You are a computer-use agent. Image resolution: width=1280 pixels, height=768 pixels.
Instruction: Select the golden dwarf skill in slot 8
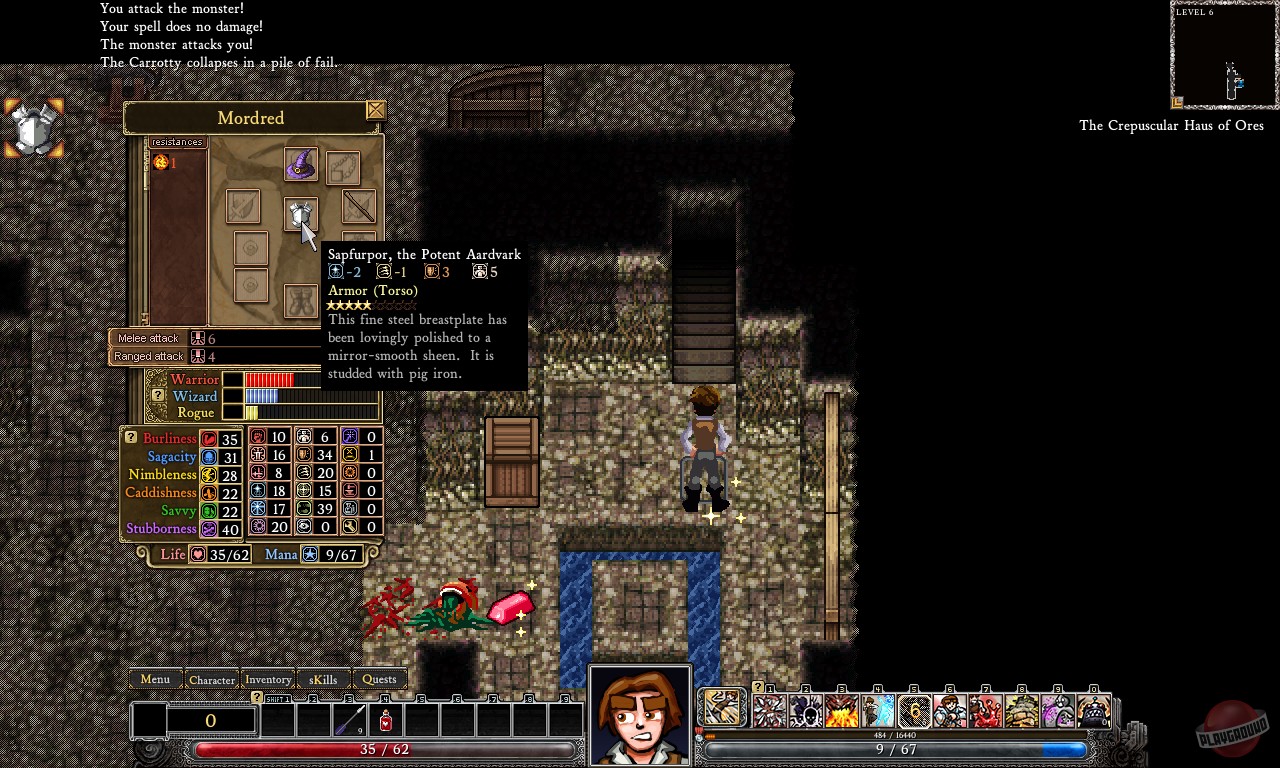tap(1023, 708)
